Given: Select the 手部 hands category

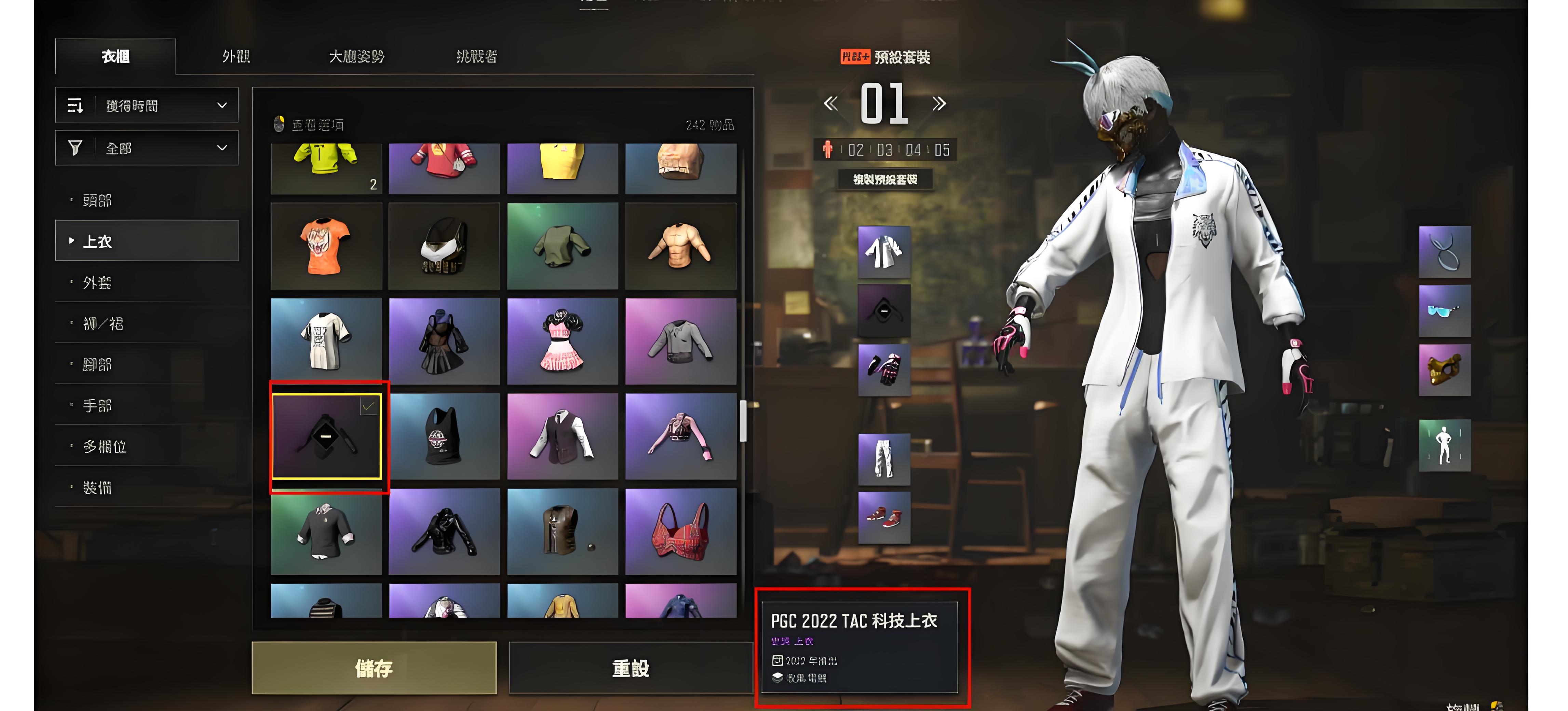Looking at the screenshot, I should tap(97, 405).
